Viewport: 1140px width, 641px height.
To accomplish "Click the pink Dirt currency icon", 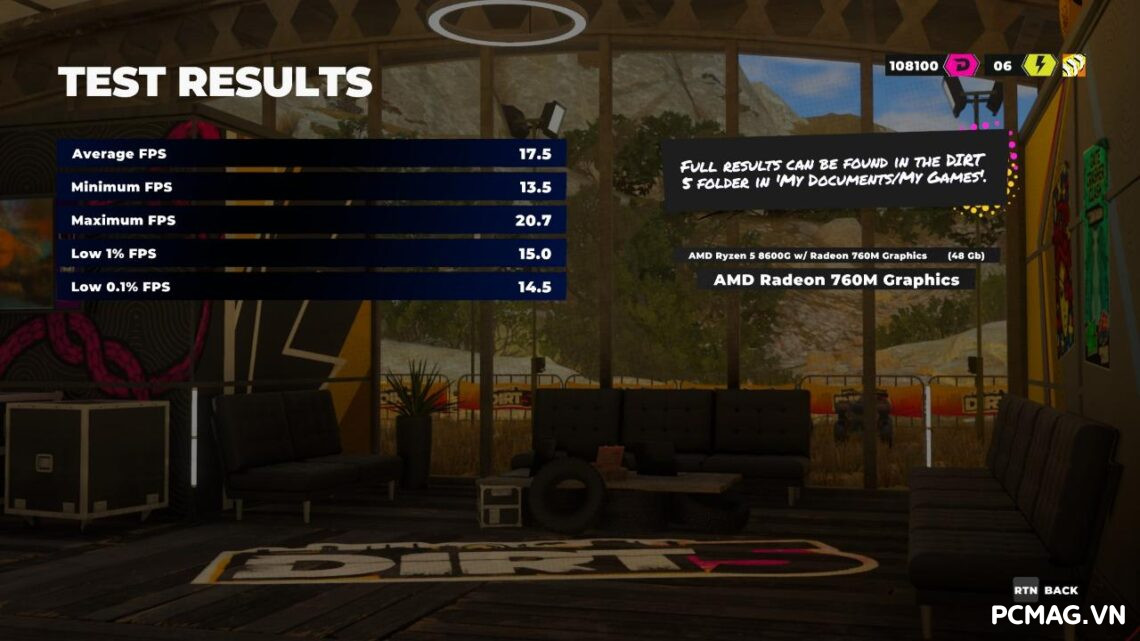I will 959,66.
